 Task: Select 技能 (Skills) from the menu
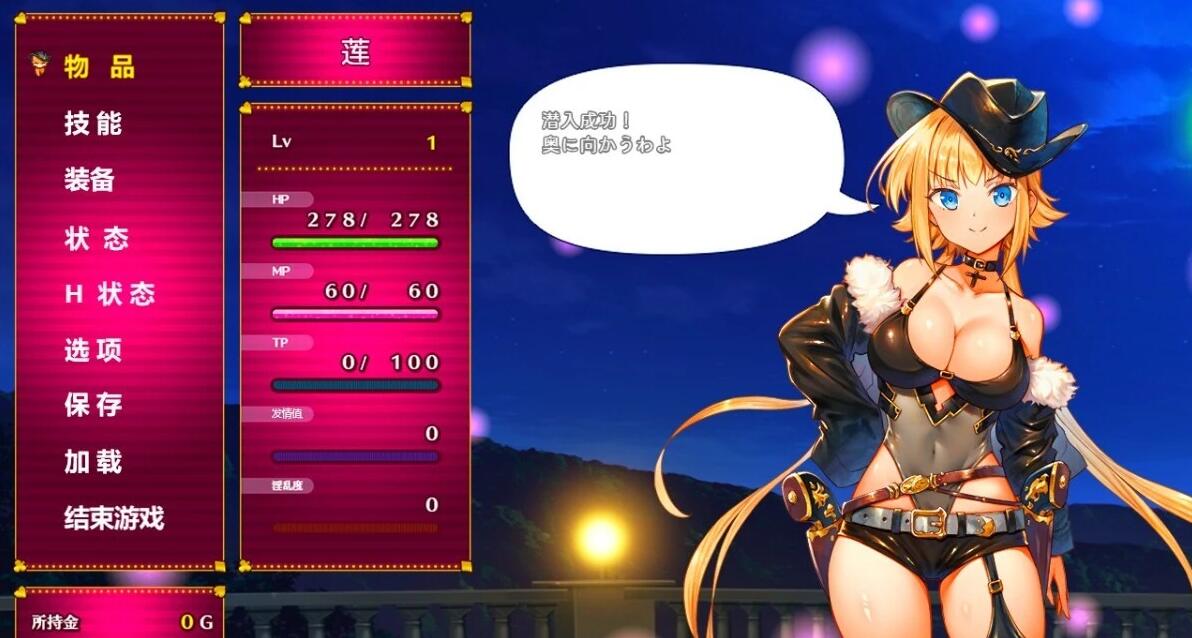pyautogui.click(x=93, y=123)
